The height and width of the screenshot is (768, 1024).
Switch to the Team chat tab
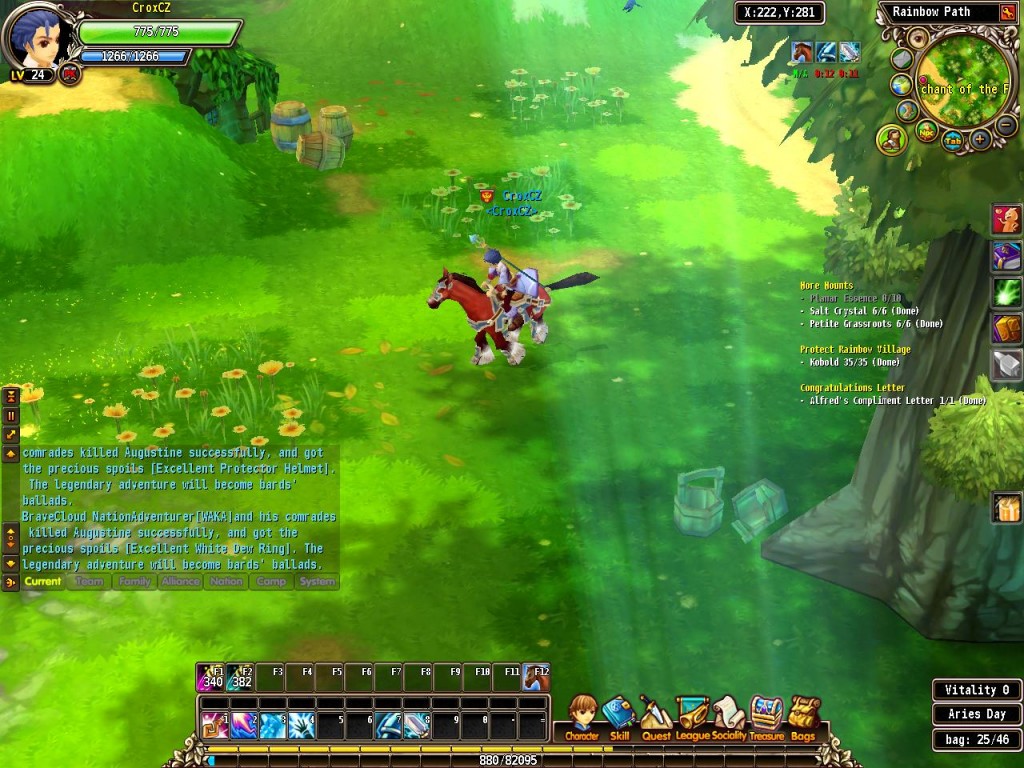tap(89, 581)
